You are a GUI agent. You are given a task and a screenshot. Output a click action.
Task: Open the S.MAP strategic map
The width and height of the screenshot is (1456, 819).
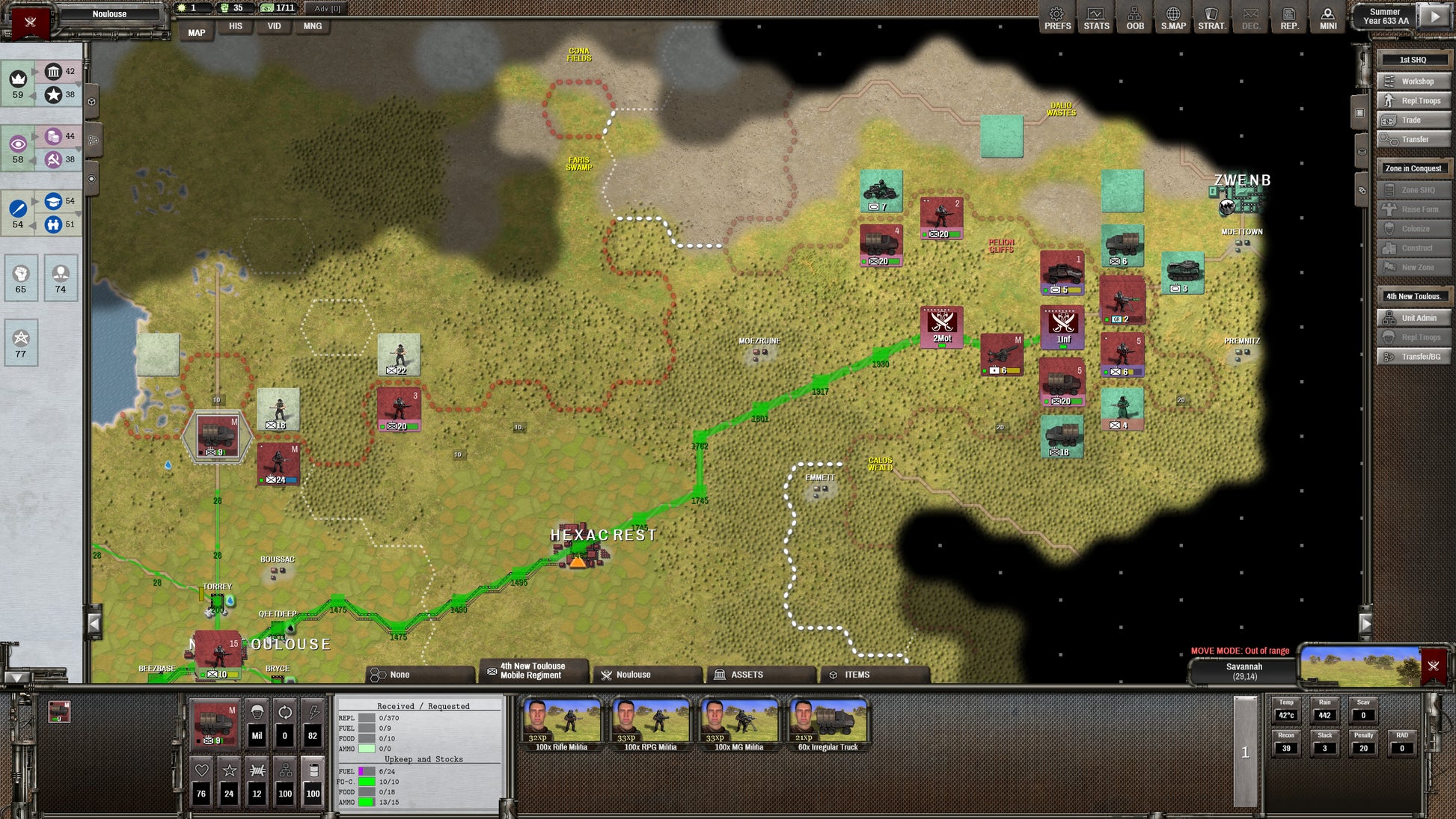point(1173,18)
